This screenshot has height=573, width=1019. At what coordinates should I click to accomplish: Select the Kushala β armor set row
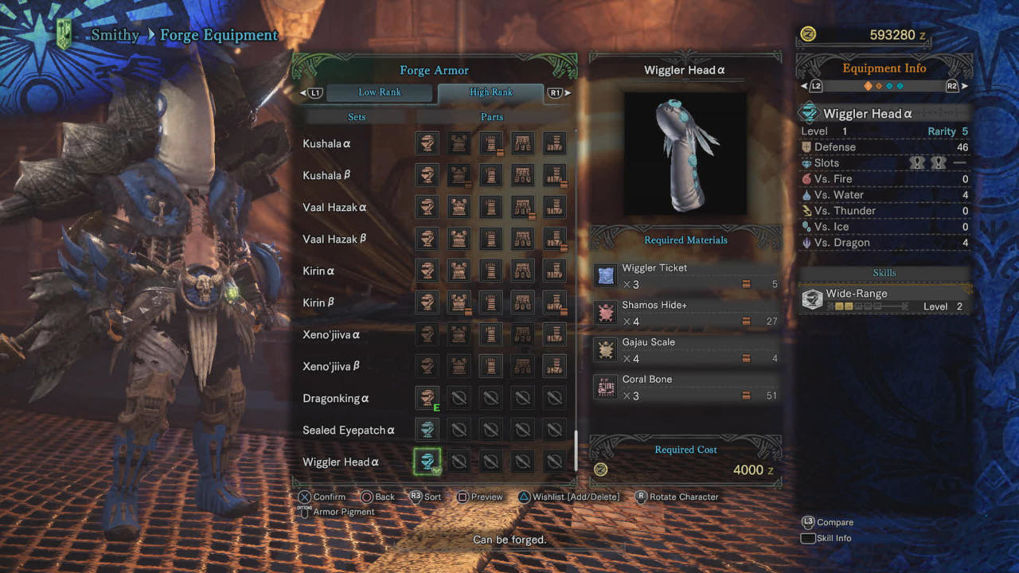pos(327,176)
